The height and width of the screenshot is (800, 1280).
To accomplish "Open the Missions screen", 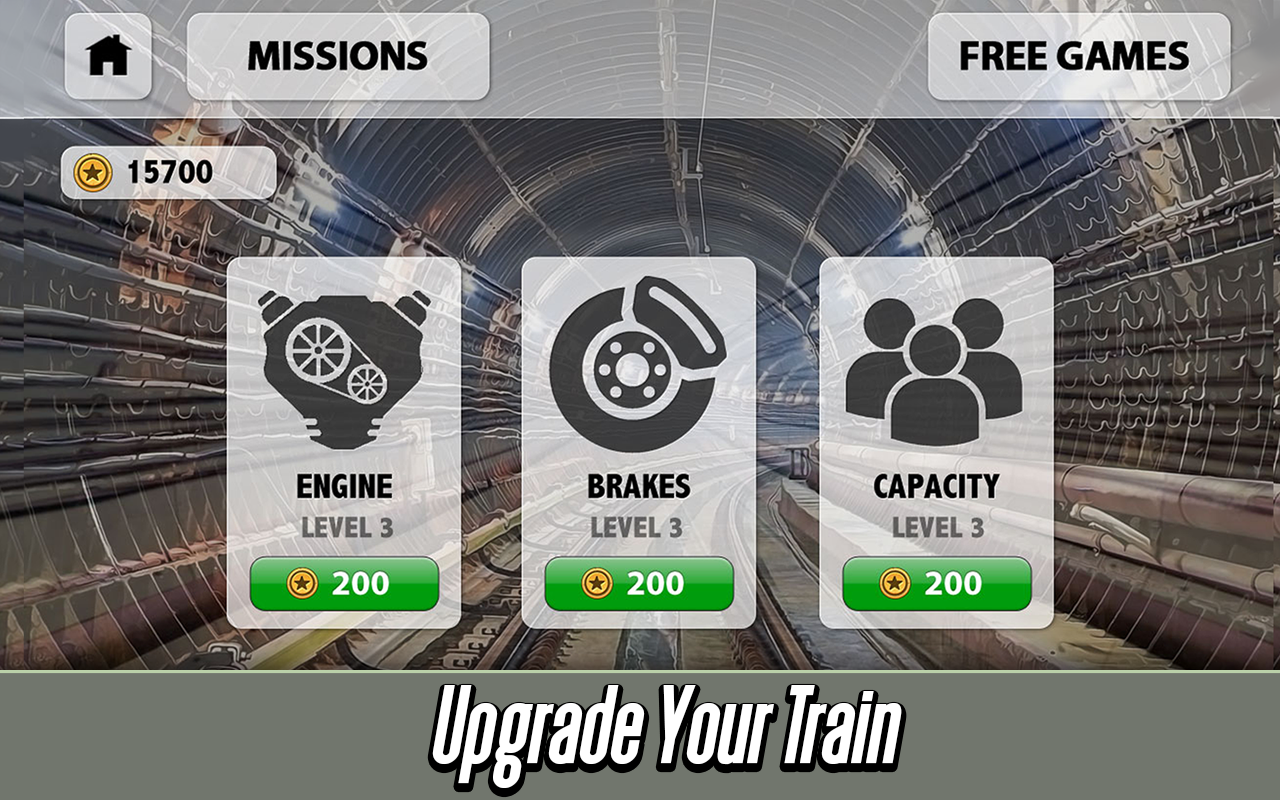I will click(x=338, y=55).
